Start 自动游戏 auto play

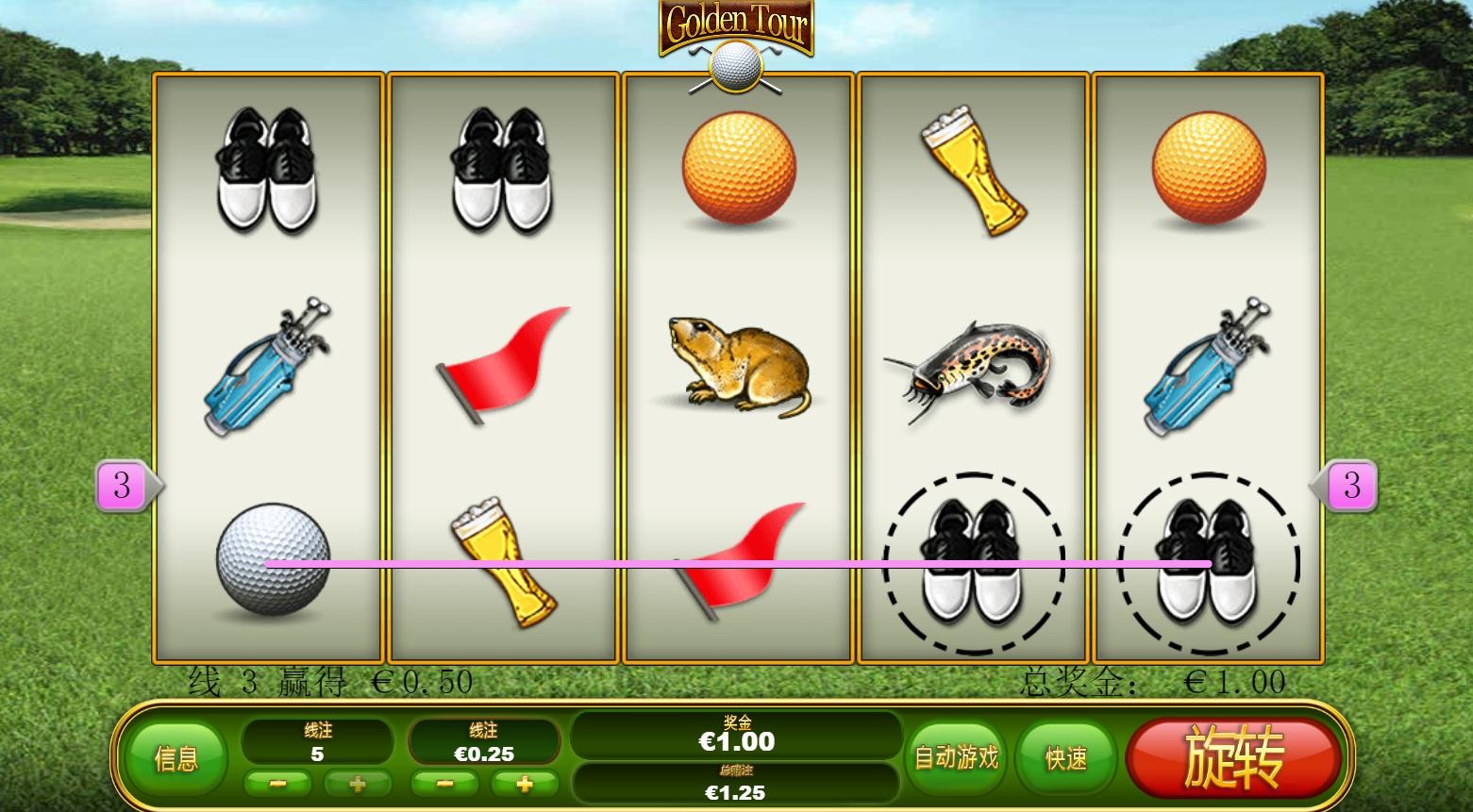click(x=956, y=756)
